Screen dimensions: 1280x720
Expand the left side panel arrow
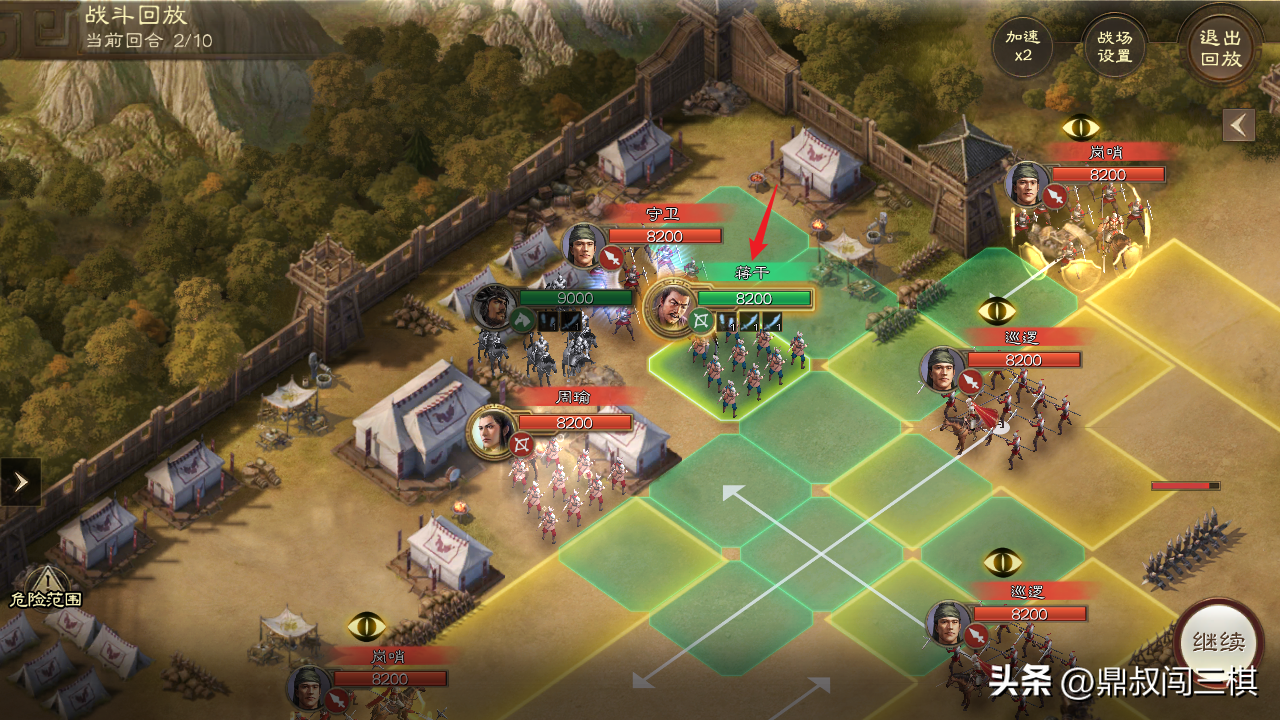(x=20, y=482)
